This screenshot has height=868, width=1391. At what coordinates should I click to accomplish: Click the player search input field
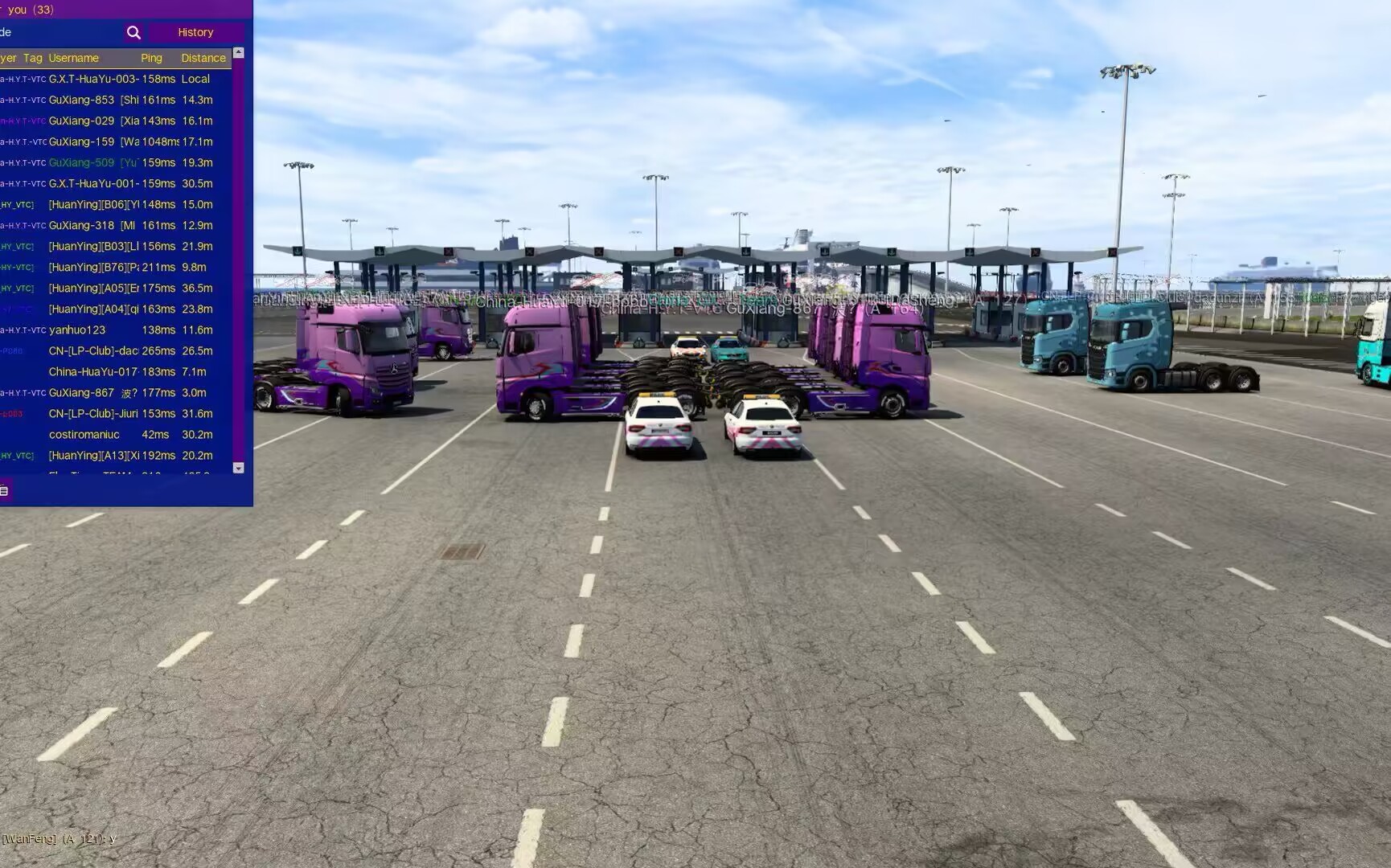coord(60,32)
